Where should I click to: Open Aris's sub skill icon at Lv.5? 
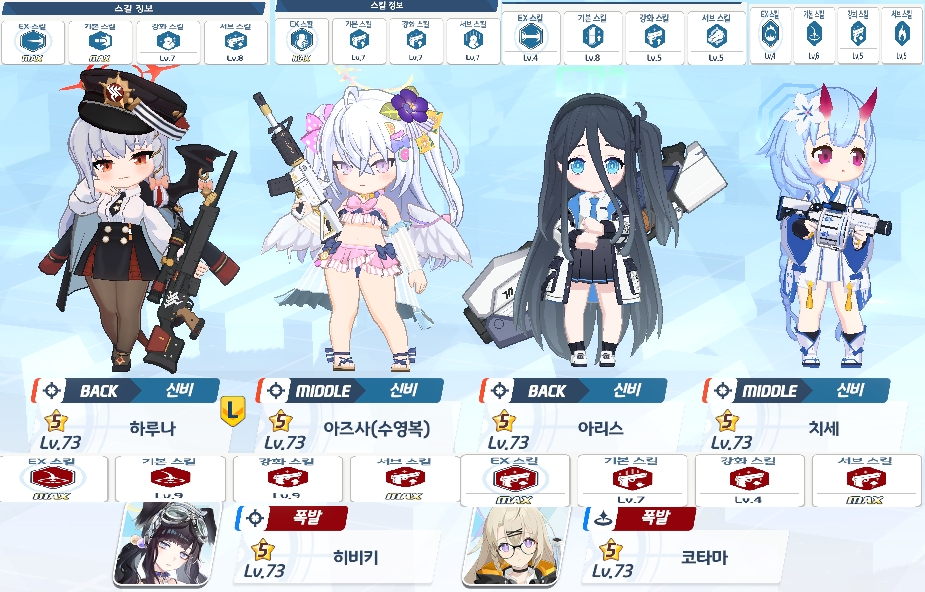click(x=716, y=38)
